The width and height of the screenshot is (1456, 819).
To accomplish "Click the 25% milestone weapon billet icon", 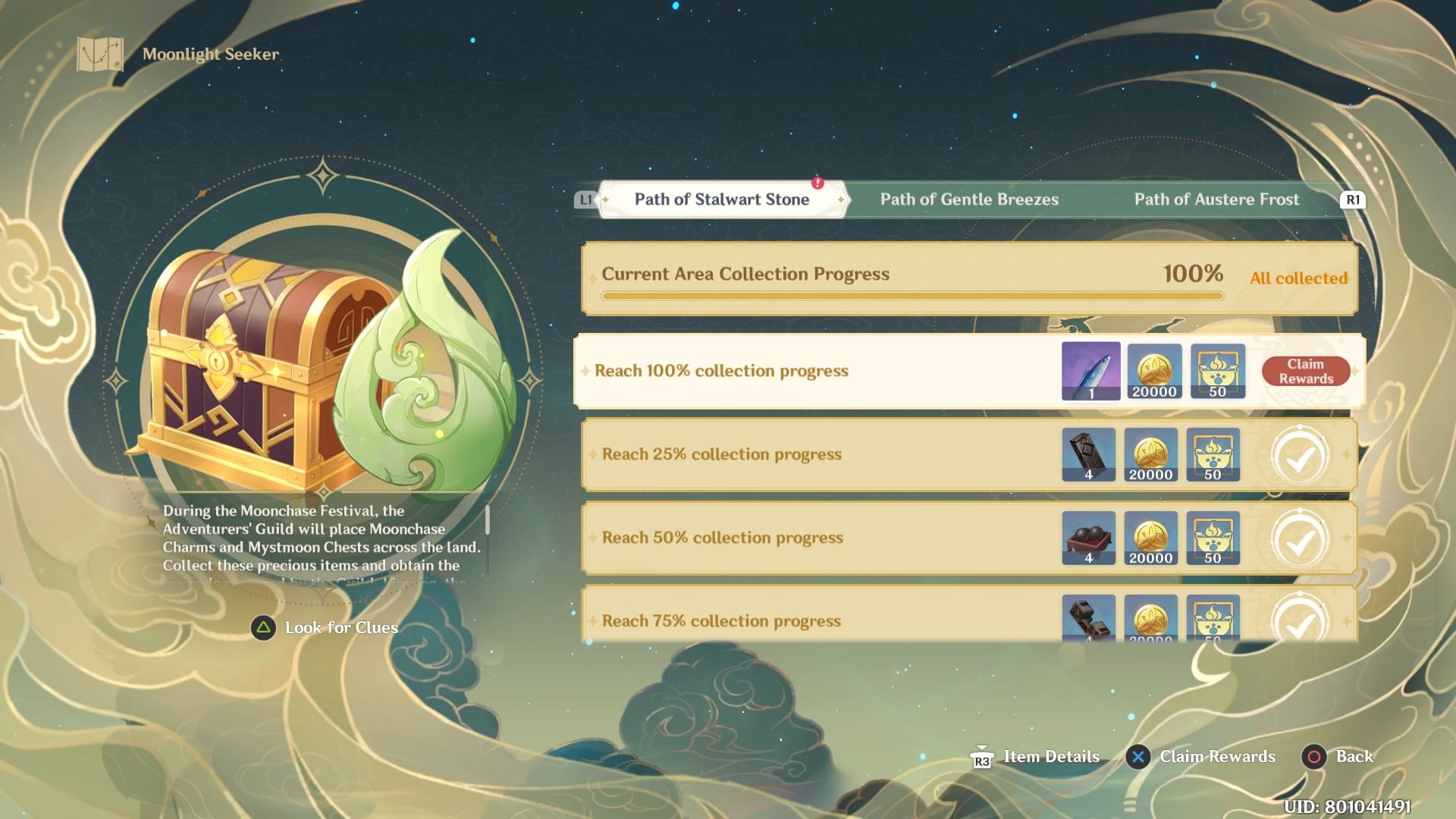I will tap(1090, 455).
